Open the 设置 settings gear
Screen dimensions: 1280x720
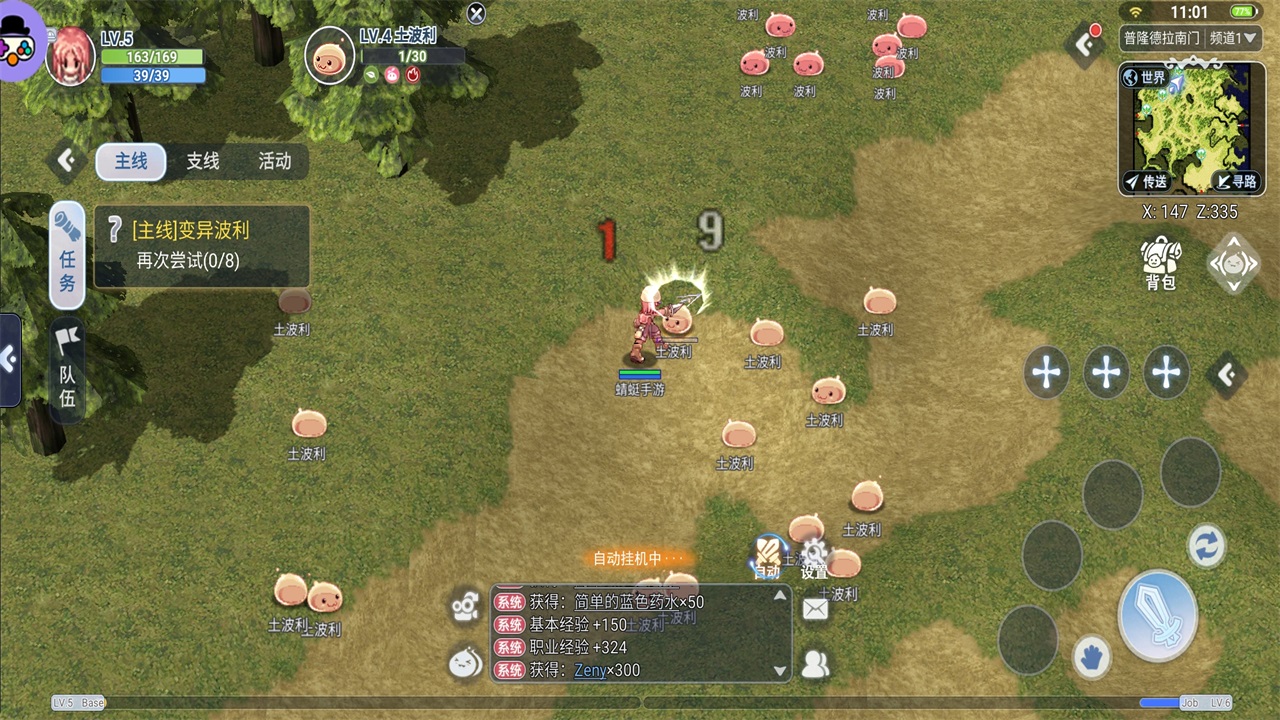click(815, 557)
